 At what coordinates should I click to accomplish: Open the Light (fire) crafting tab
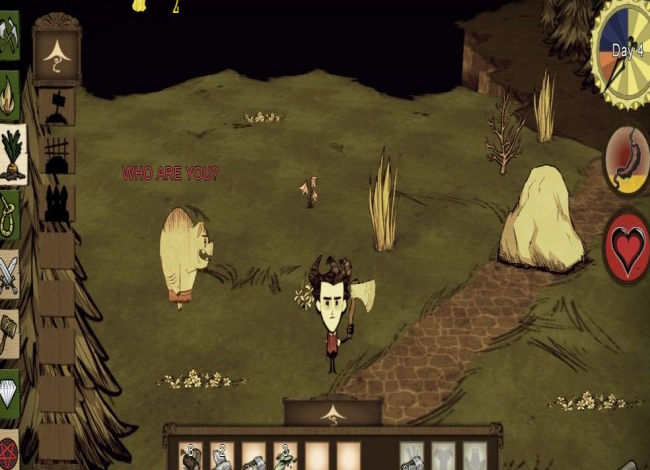tap(9, 95)
